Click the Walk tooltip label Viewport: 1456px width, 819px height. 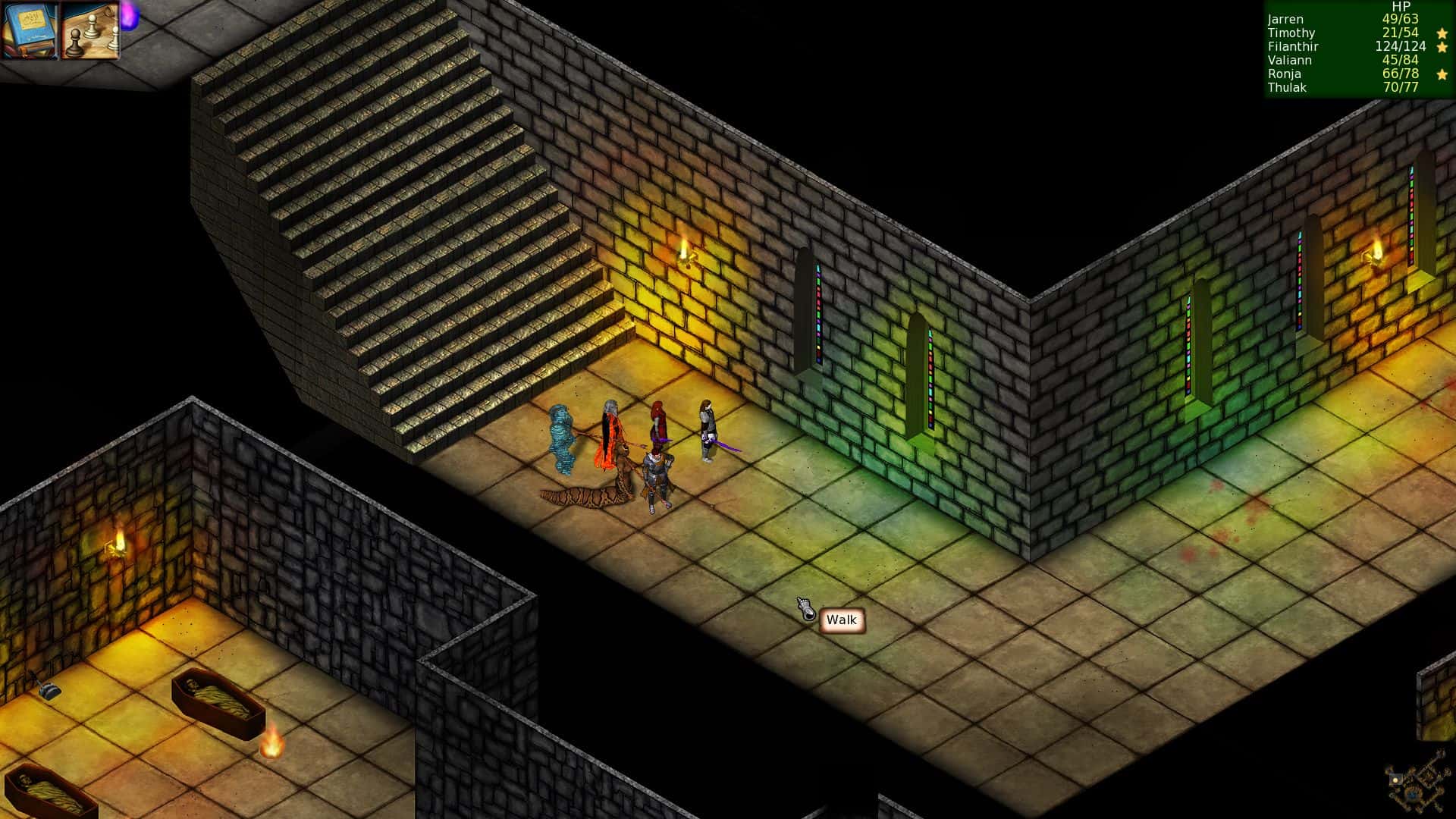(x=842, y=620)
